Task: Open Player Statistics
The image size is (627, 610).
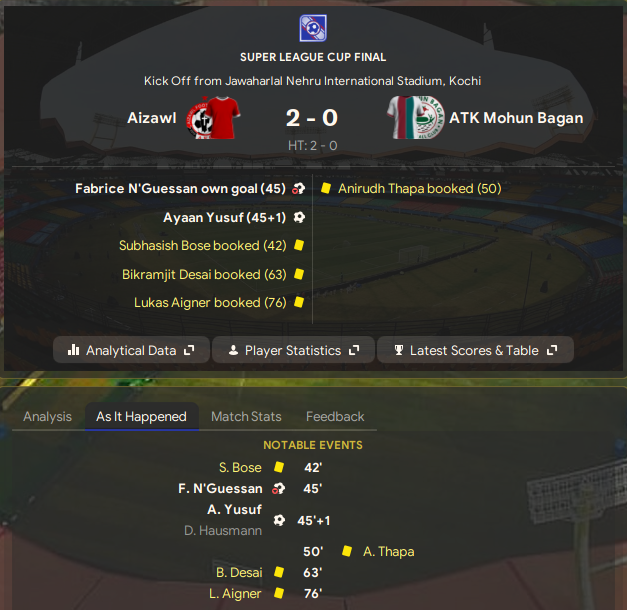Action: point(293,351)
